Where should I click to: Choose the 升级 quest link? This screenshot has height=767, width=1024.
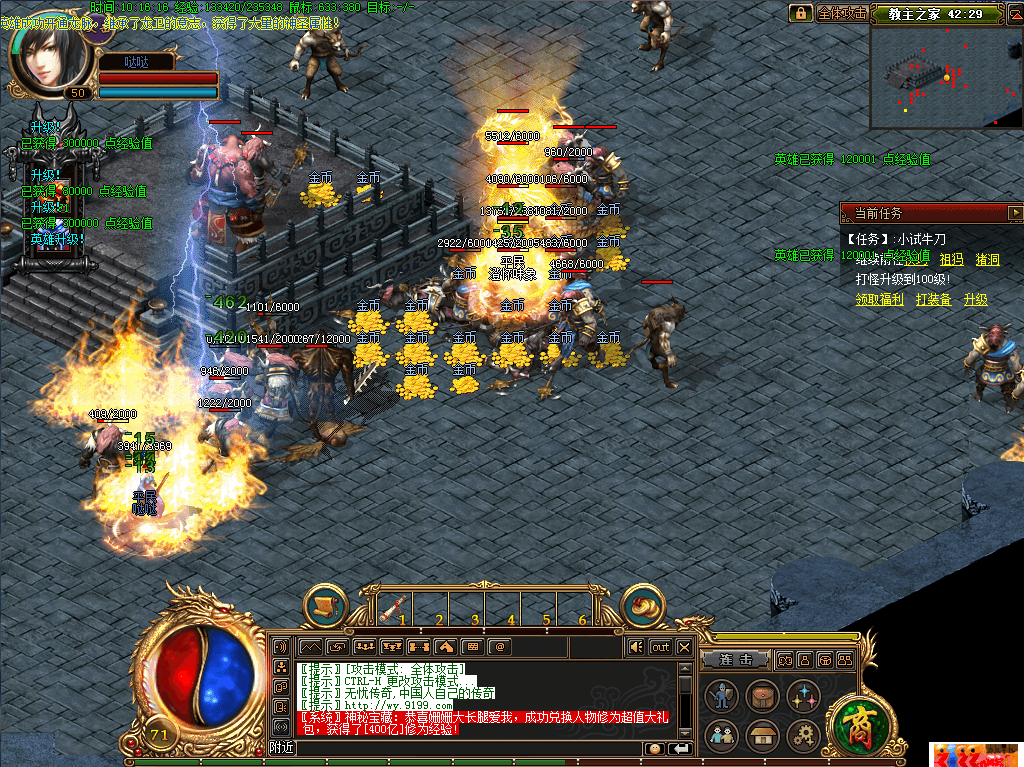tap(975, 299)
